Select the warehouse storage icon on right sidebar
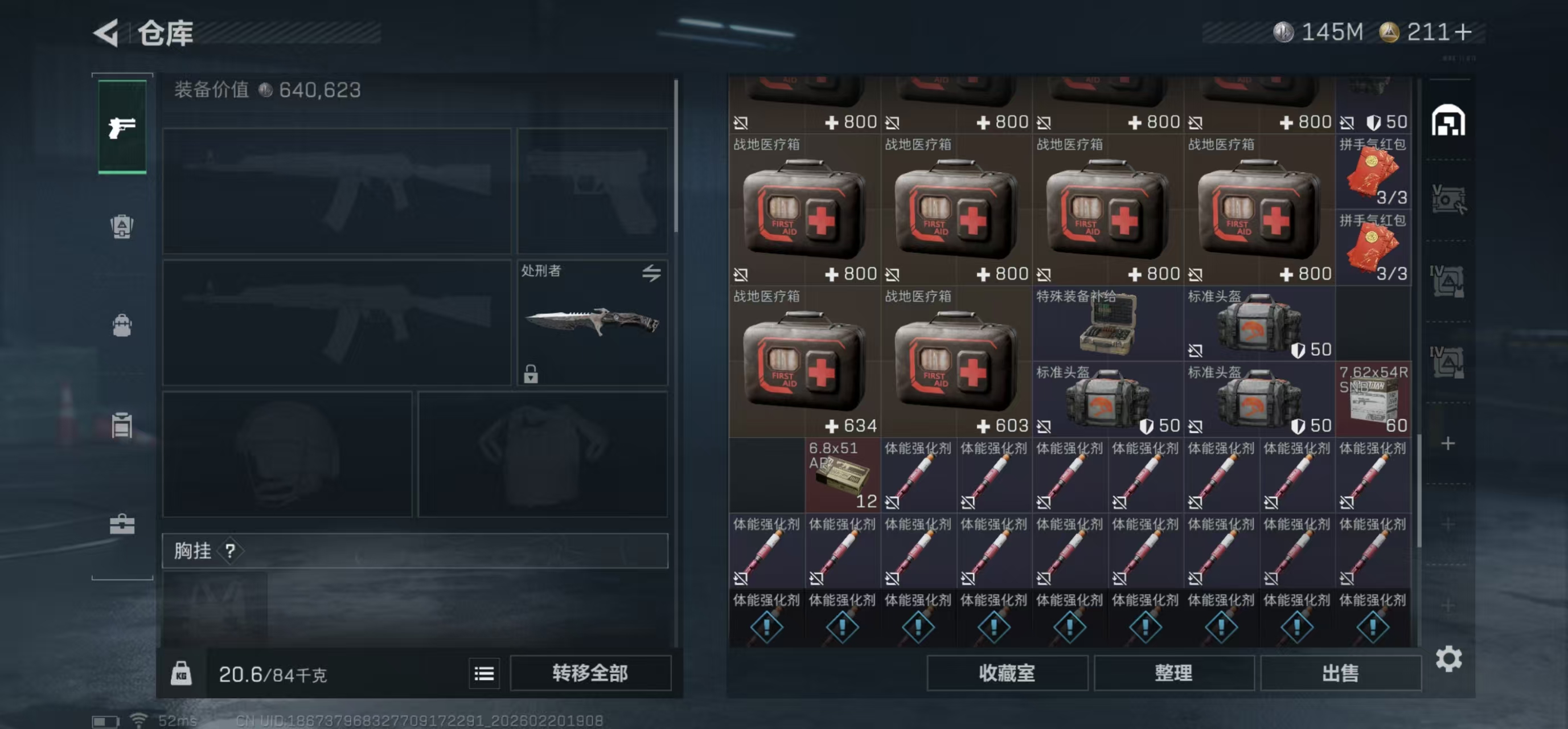 pos(1447,121)
